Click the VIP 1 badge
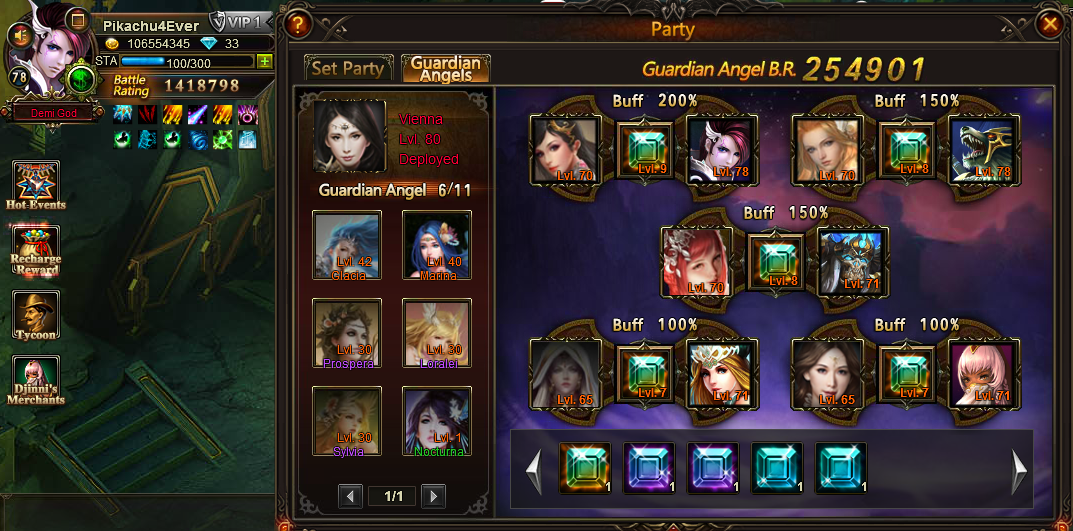 pos(240,22)
